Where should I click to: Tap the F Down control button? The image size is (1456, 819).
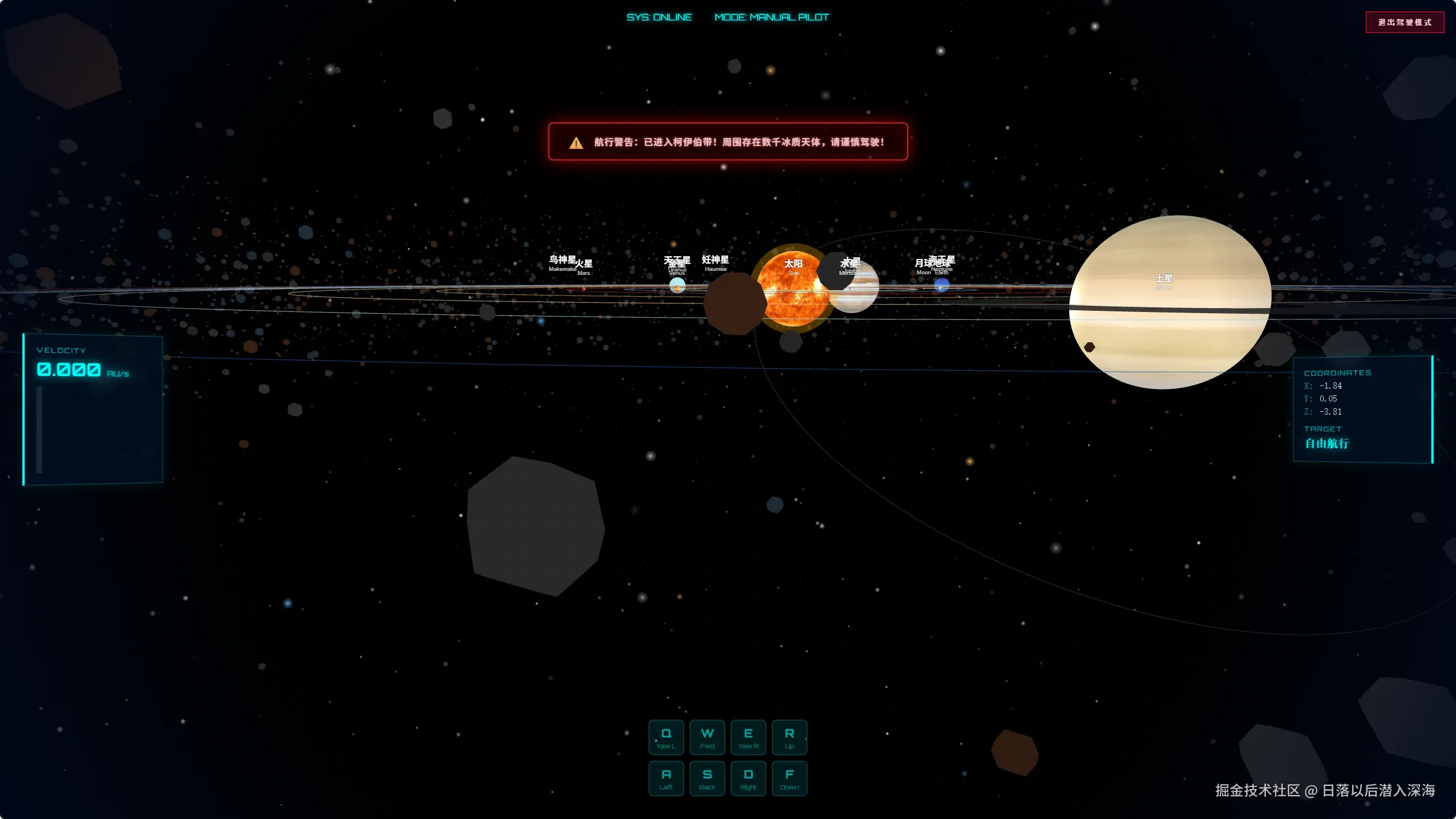tap(790, 779)
